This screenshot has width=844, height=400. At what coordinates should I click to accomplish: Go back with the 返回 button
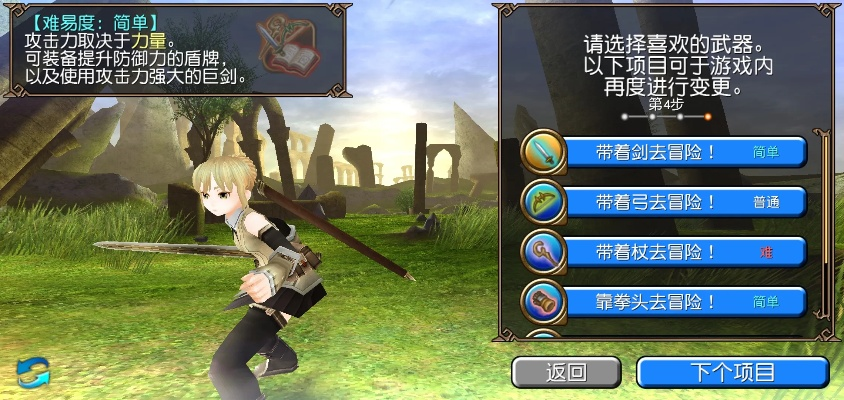[x=566, y=372]
